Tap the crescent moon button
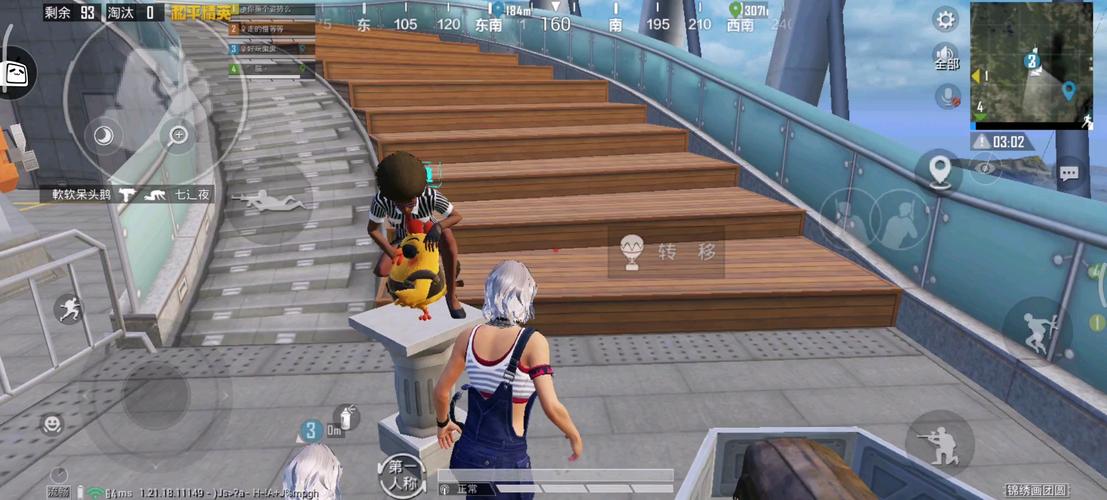The height and width of the screenshot is (500, 1107). tap(104, 135)
